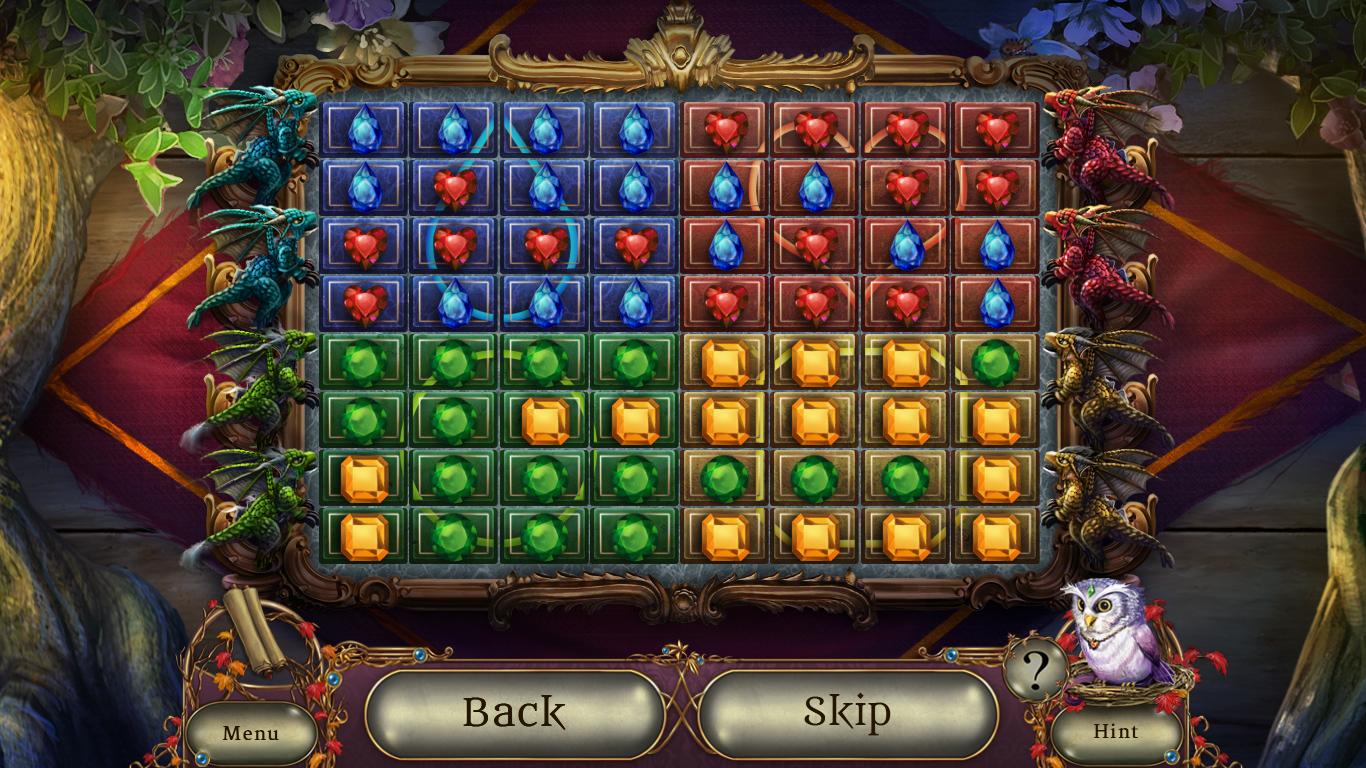Image resolution: width=1366 pixels, height=768 pixels.
Task: Open the Menu
Action: click(x=252, y=733)
